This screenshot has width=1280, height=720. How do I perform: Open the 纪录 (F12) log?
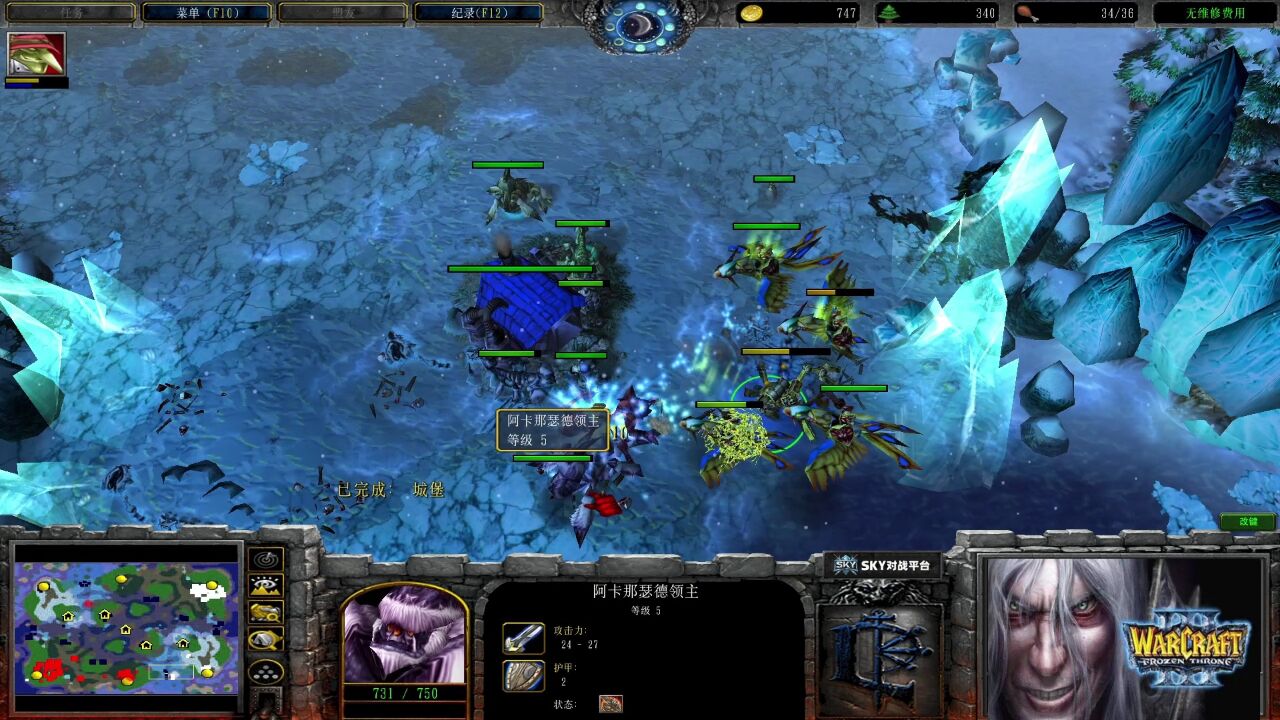478,13
